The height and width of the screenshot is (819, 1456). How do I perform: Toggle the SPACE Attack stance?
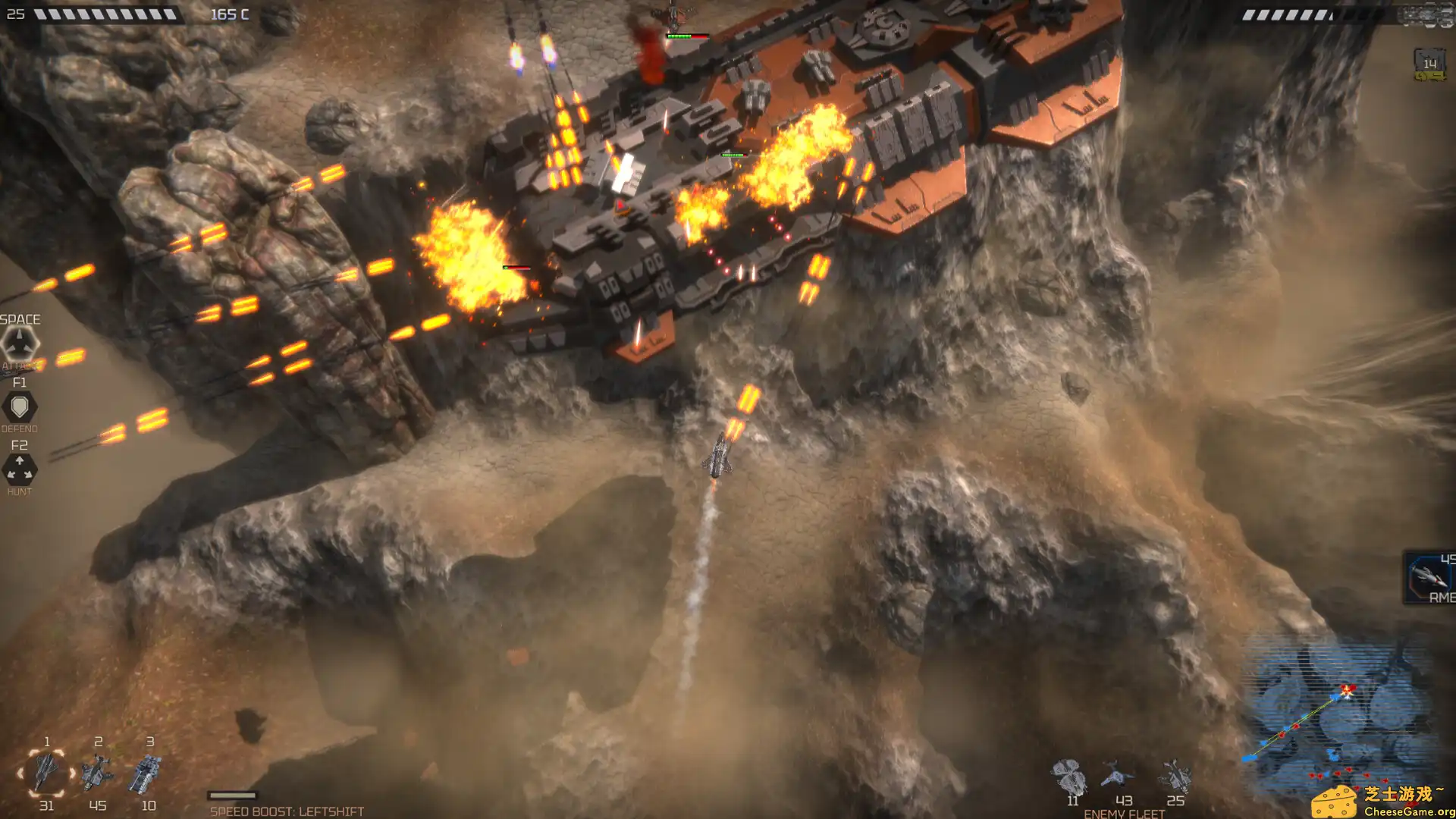pos(20,342)
